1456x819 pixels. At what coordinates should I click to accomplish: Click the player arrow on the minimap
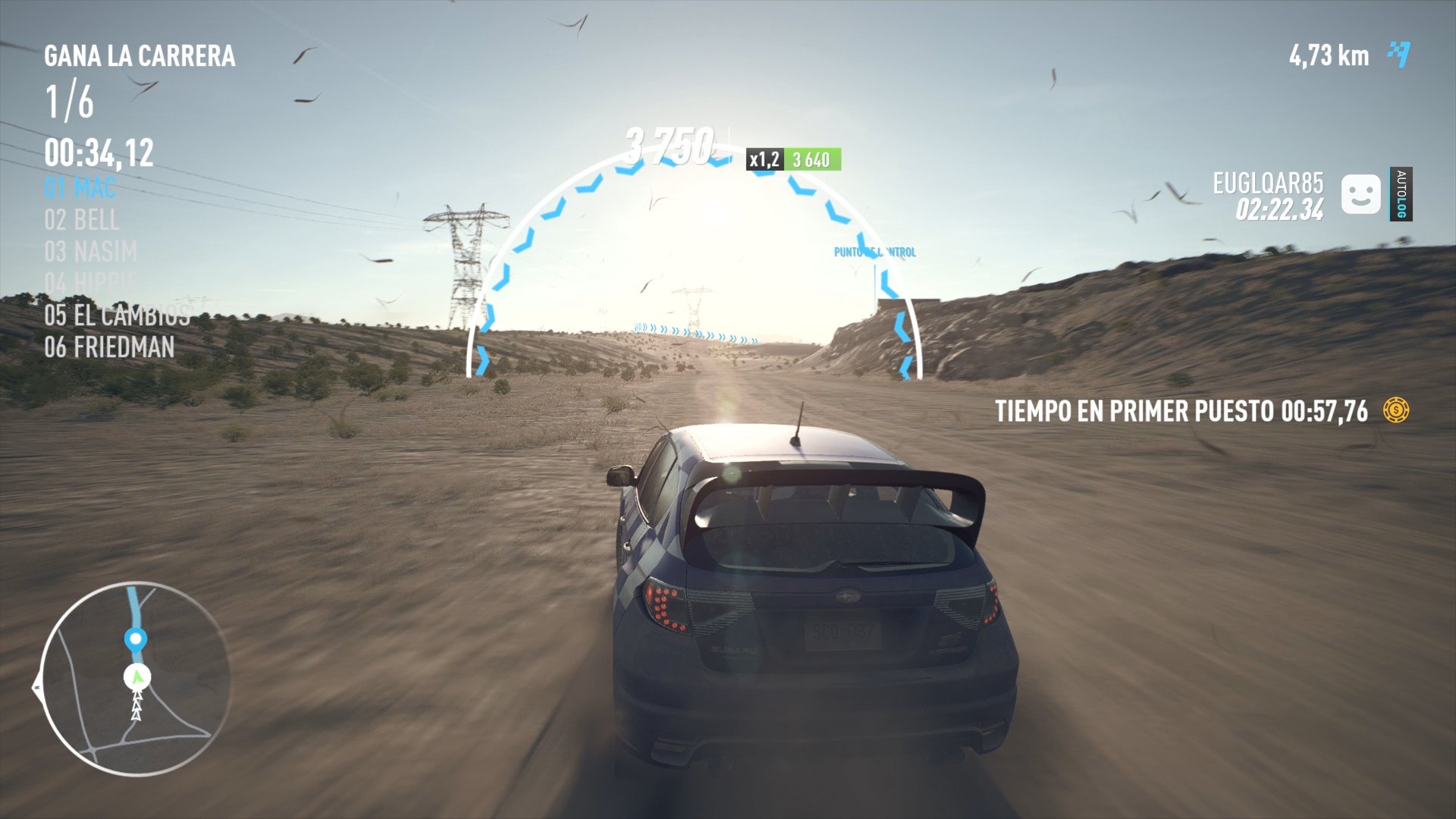click(x=135, y=679)
